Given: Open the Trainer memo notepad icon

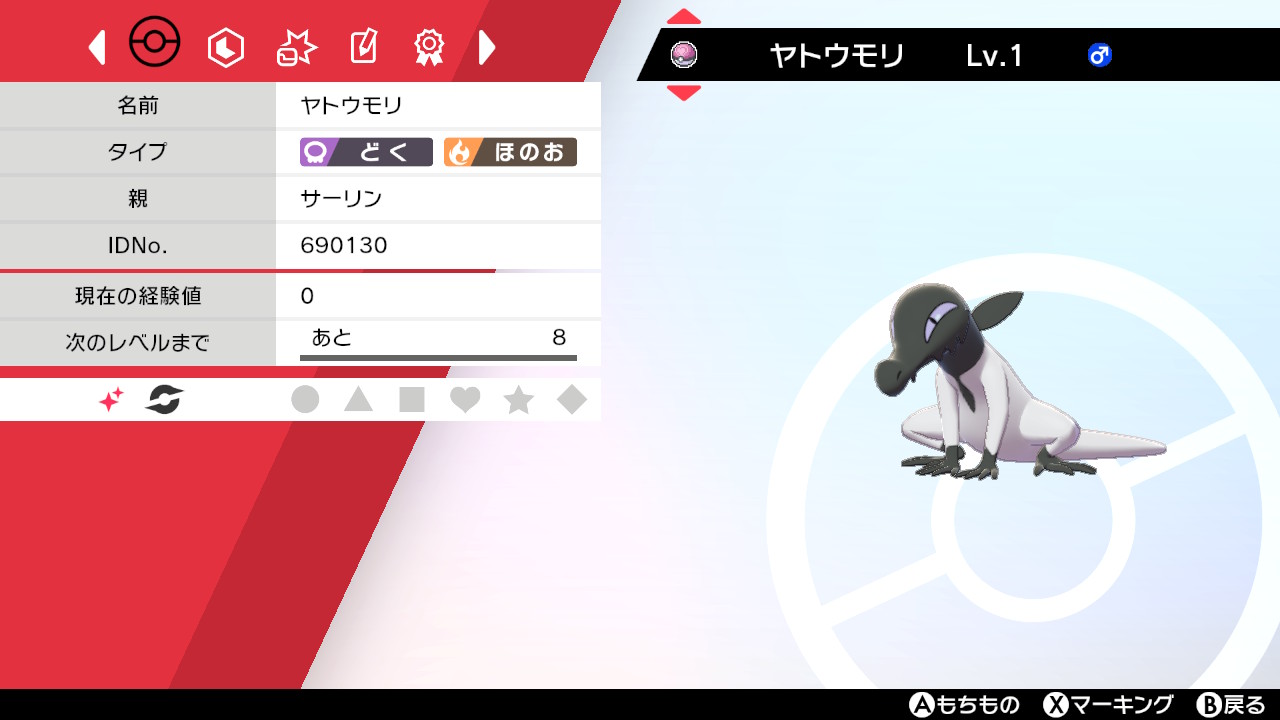Looking at the screenshot, I should (x=362, y=46).
